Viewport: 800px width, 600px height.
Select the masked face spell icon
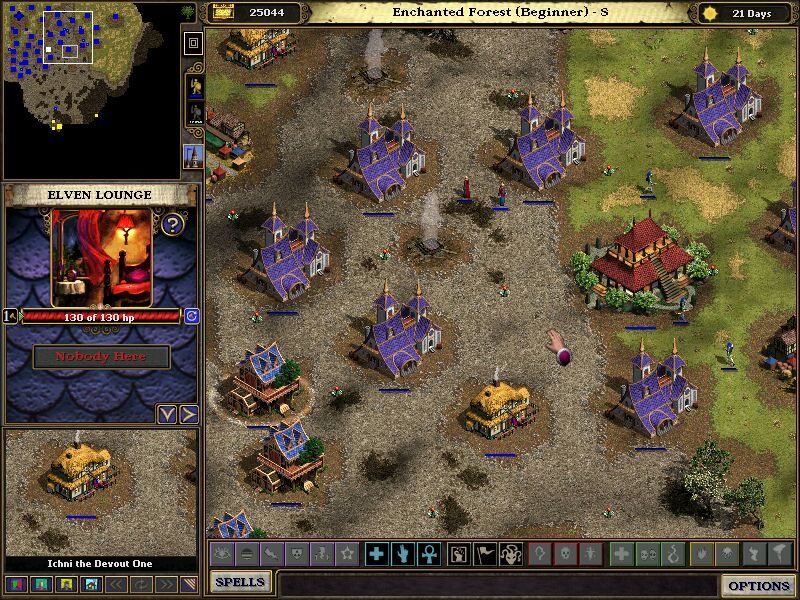click(509, 553)
